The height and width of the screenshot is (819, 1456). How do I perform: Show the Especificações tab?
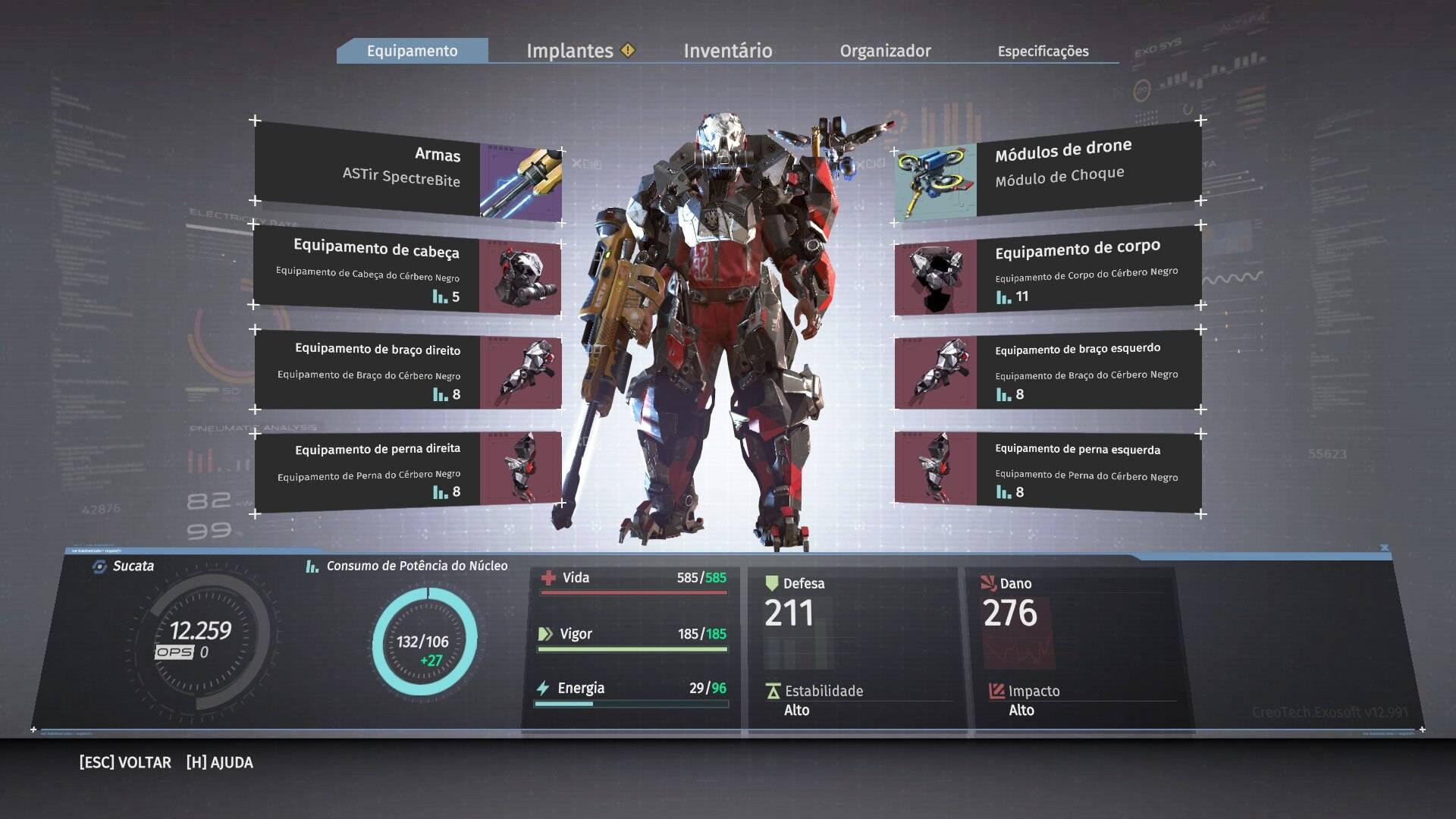point(1043,51)
